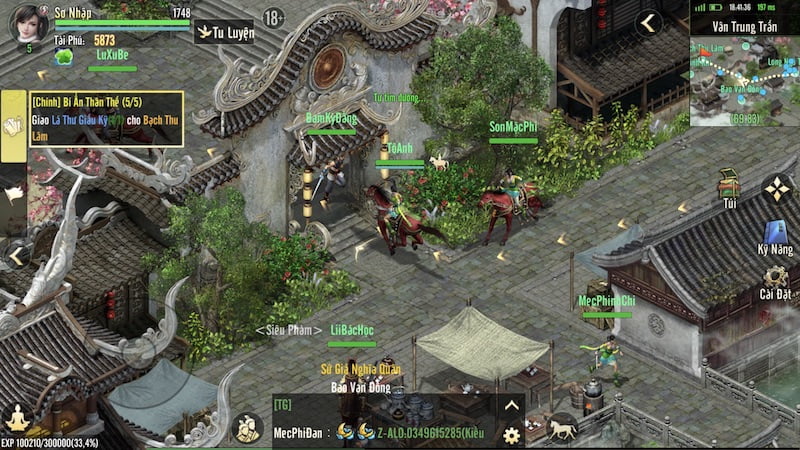
Task: Open the character portrait icon beside chat
Action: [247, 427]
